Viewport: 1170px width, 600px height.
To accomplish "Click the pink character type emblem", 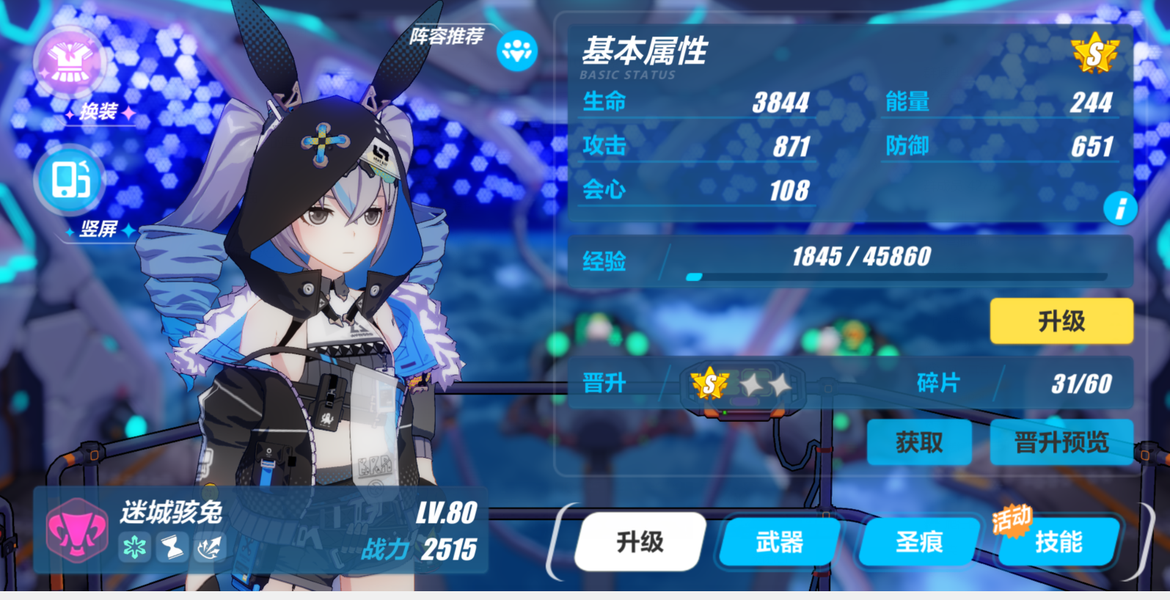I will pos(77,529).
